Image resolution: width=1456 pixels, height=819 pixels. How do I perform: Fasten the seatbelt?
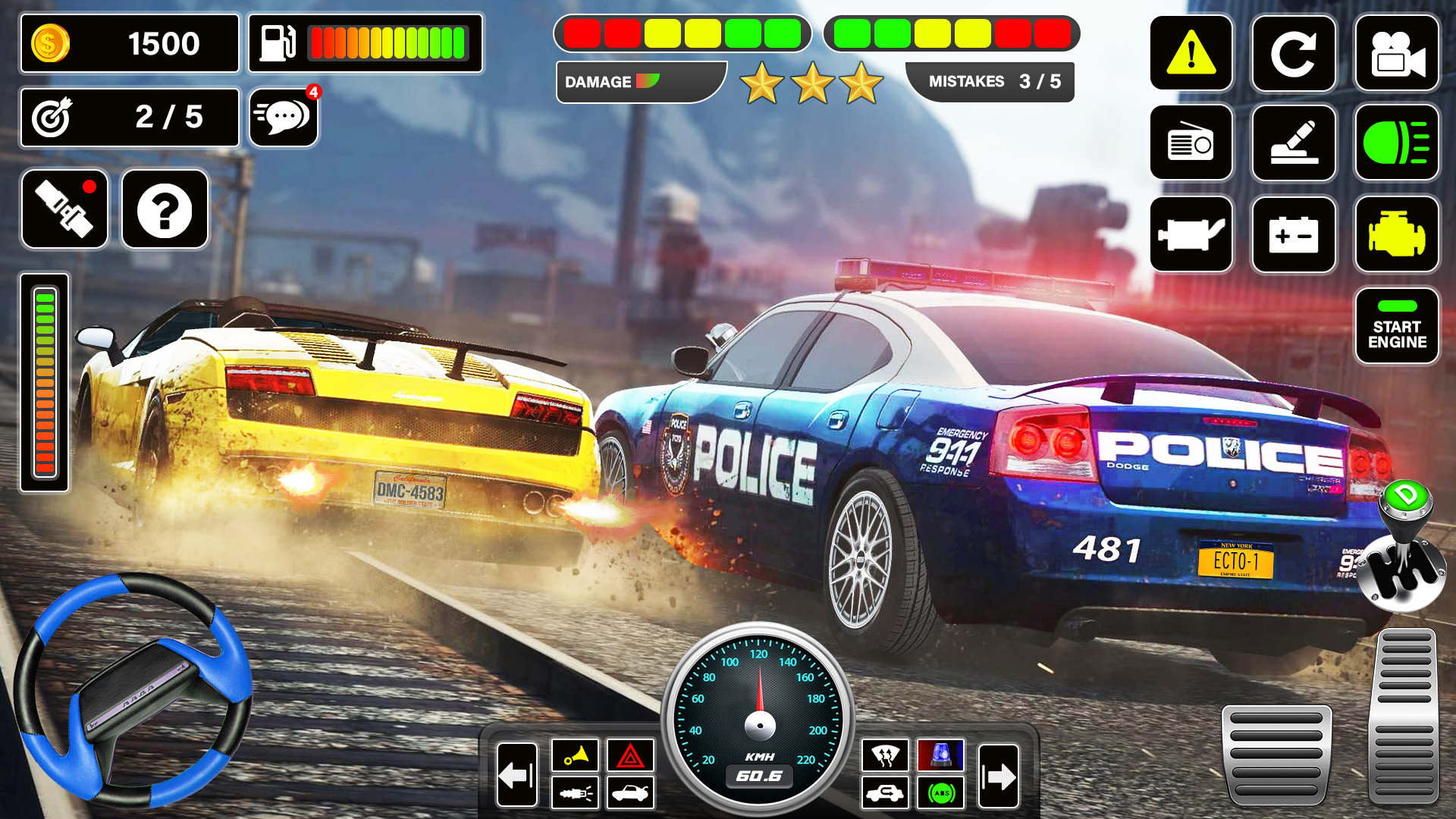(x=64, y=209)
